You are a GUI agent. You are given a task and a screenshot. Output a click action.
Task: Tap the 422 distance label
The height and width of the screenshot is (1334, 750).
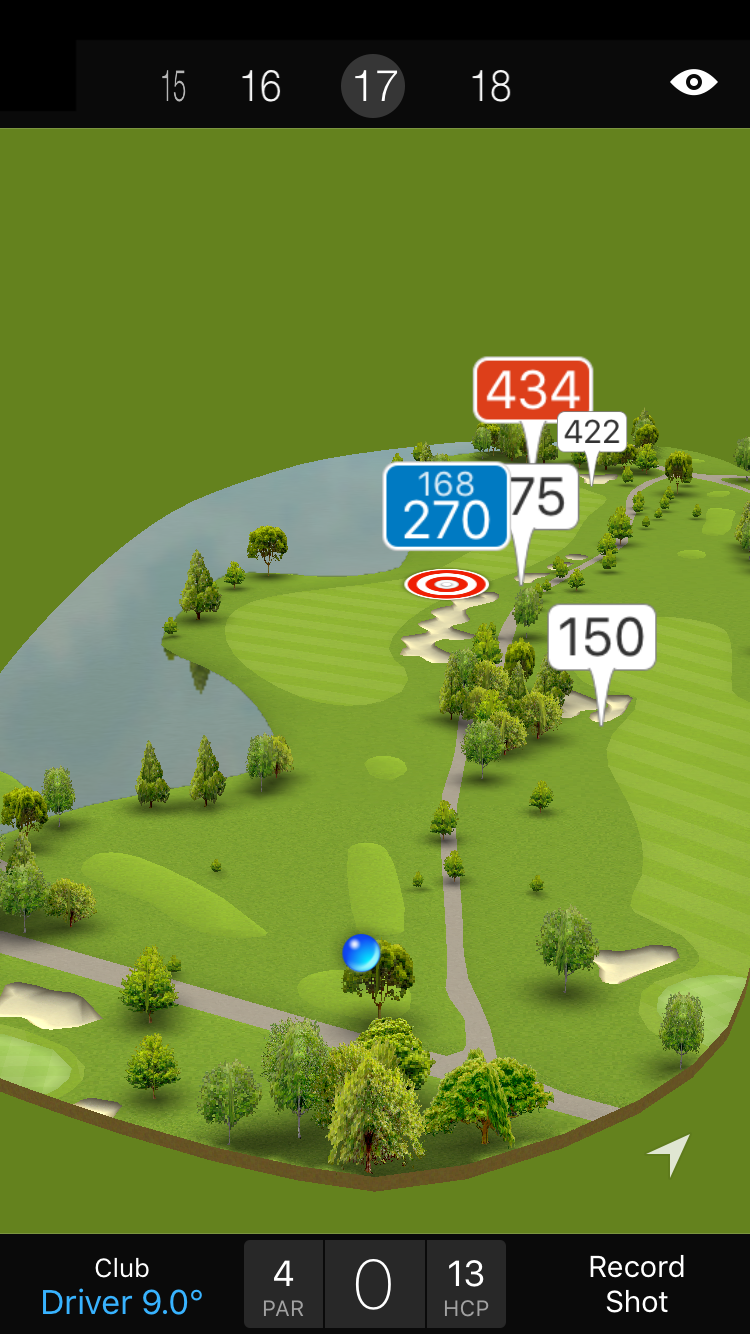(592, 432)
